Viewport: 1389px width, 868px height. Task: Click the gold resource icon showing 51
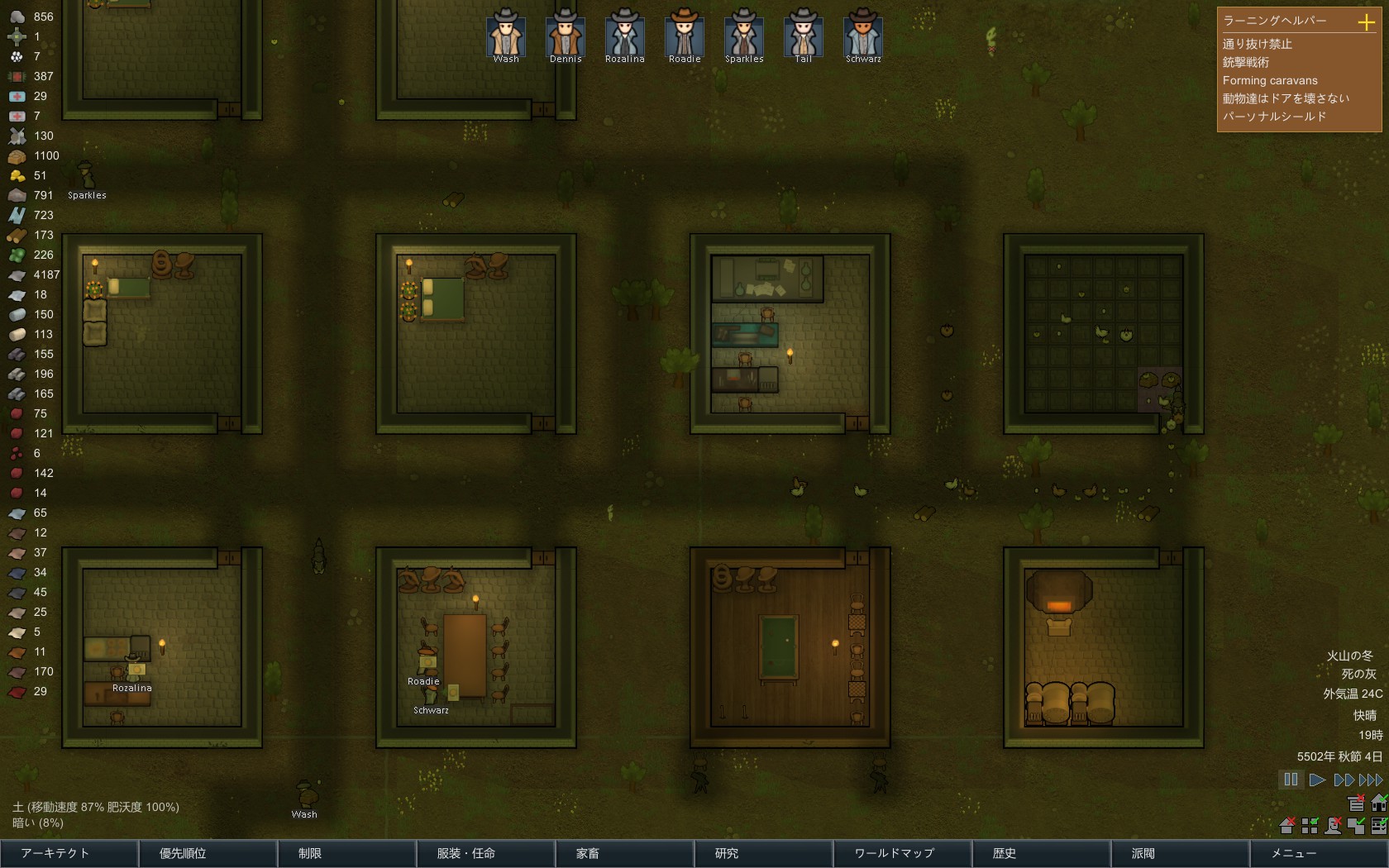[x=17, y=175]
